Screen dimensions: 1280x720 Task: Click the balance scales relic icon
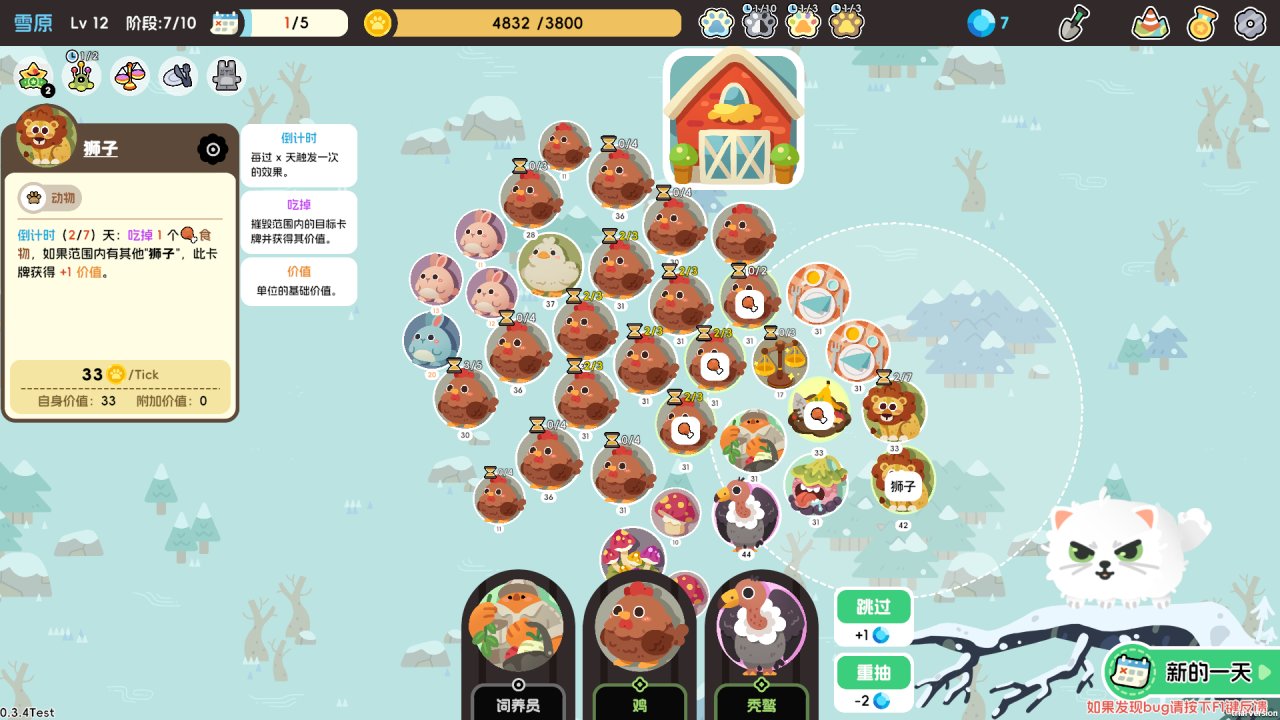coord(130,76)
